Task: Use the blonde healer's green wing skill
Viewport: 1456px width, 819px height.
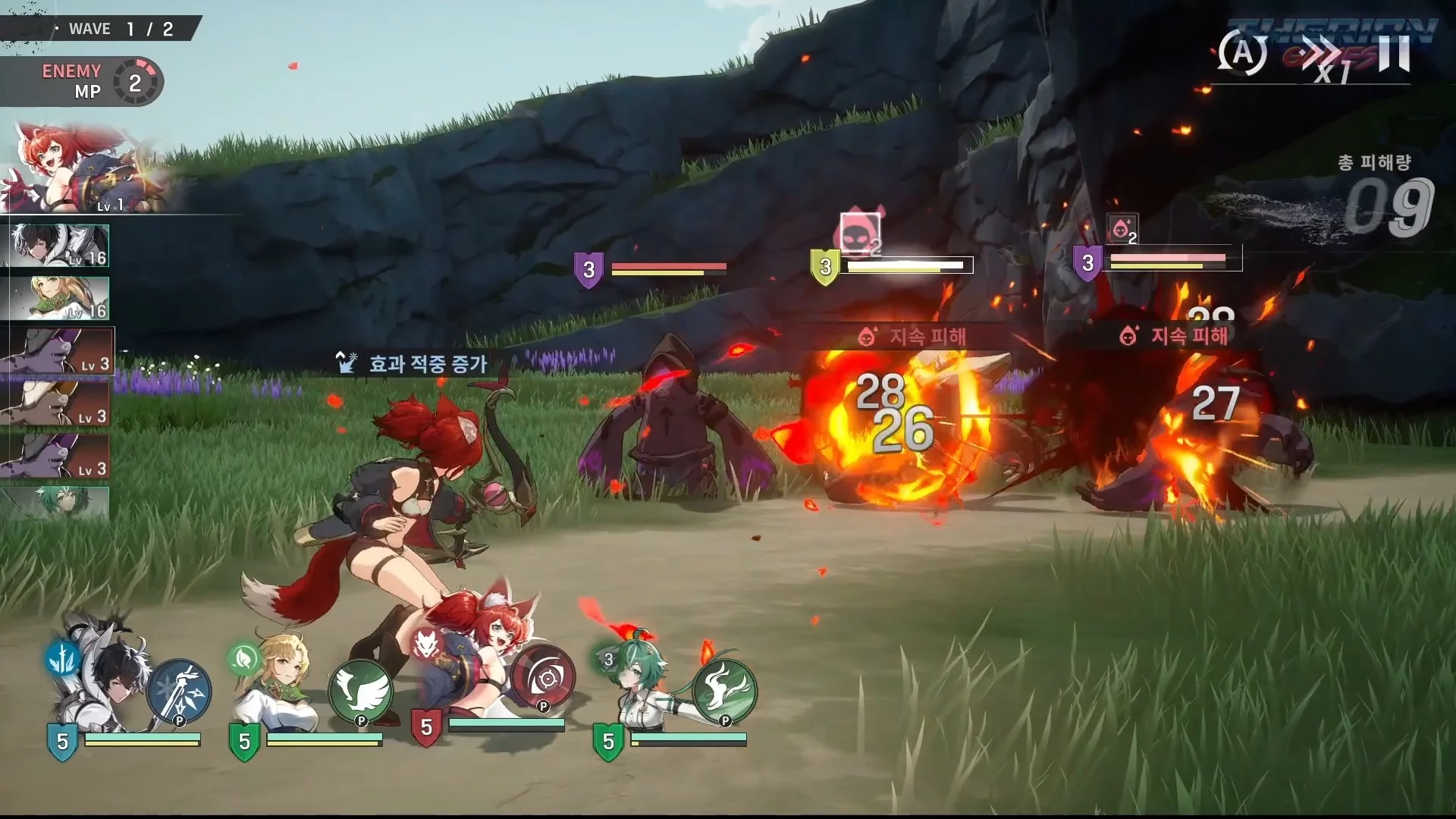Action: coord(360,691)
